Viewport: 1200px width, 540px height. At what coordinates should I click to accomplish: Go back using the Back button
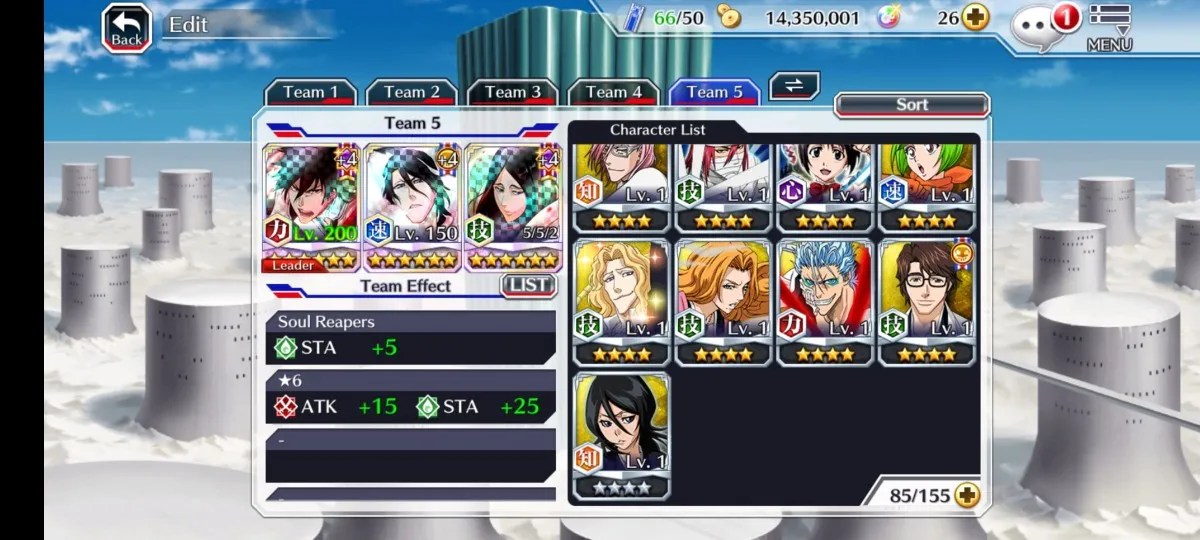(127, 29)
